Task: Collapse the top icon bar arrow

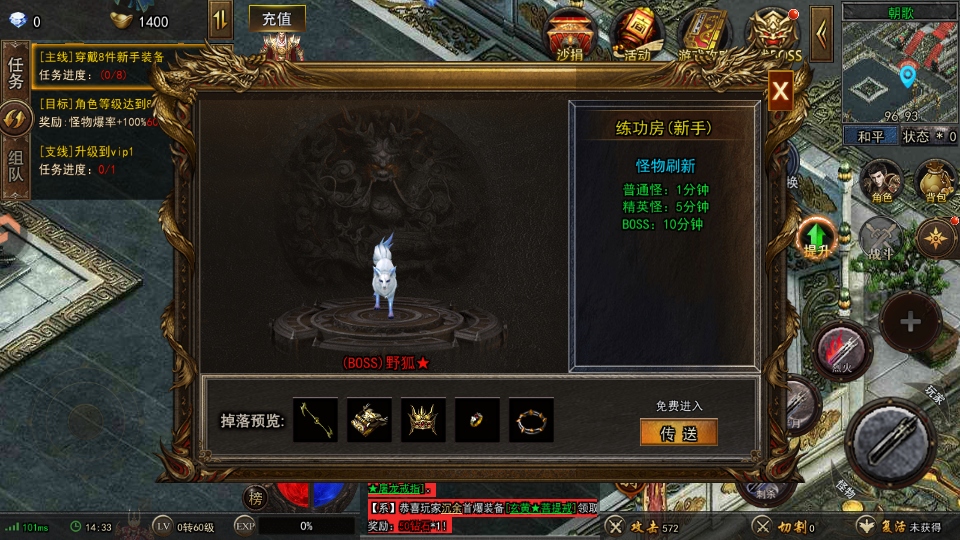Action: (821, 34)
